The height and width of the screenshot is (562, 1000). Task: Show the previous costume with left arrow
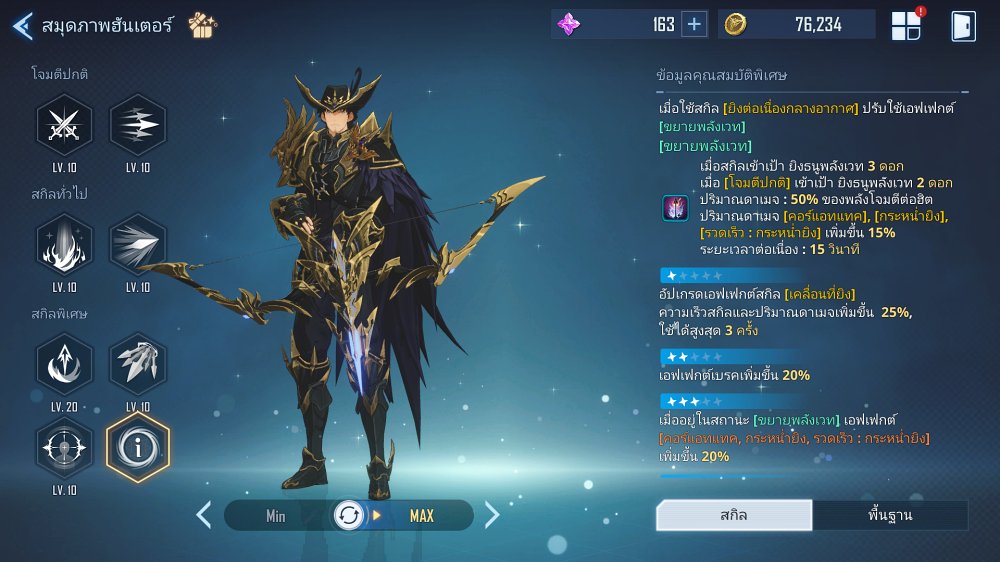[204, 515]
